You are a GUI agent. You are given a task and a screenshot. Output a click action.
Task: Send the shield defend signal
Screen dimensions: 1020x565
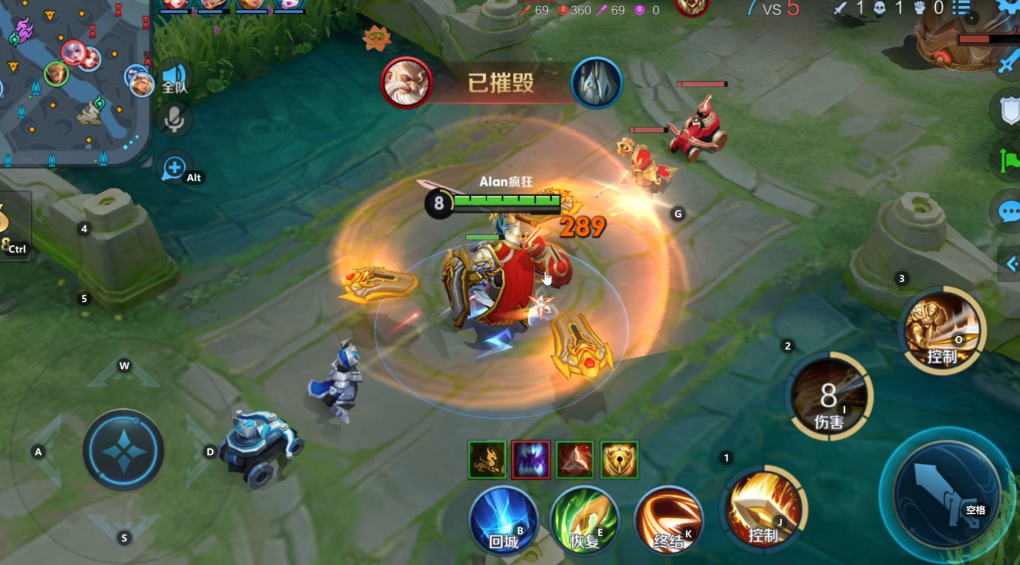[x=1008, y=110]
